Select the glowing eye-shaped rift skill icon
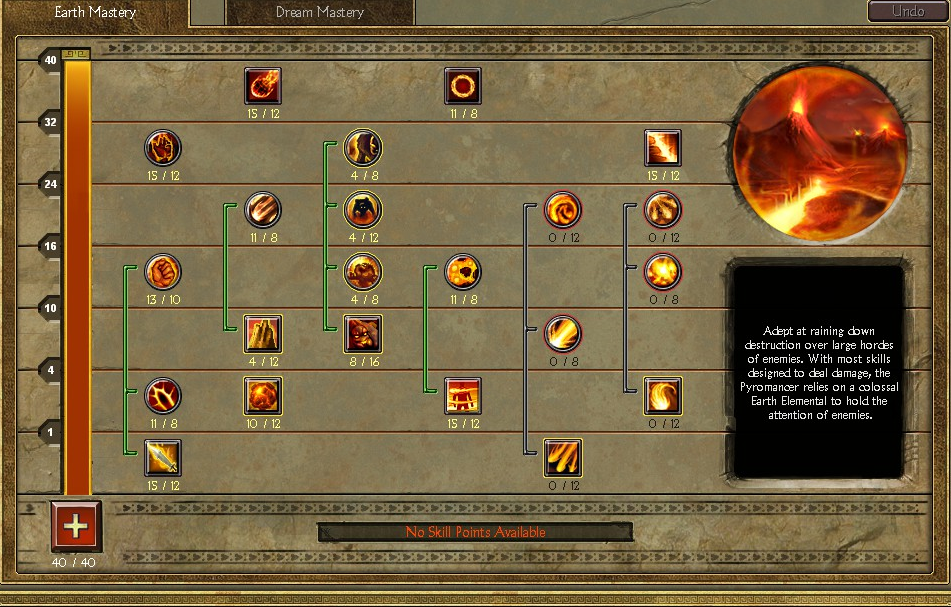Image resolution: width=951 pixels, height=607 pixels. pos(163,395)
